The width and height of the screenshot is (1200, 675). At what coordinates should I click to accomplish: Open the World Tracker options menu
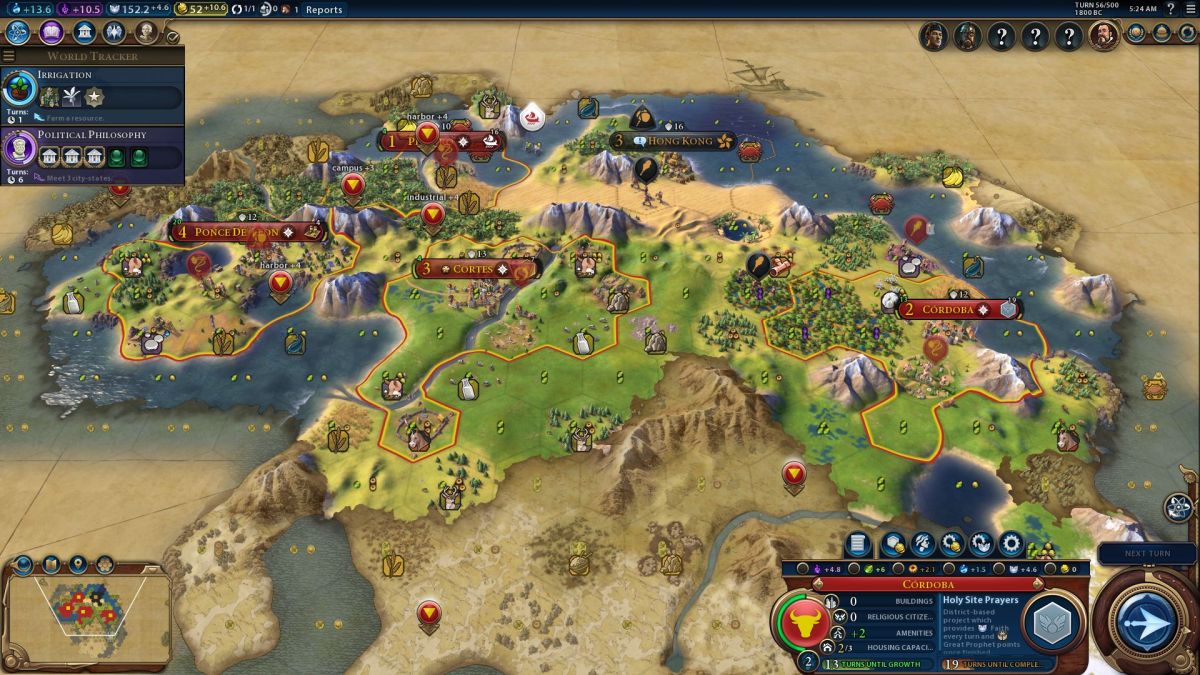click(x=9, y=56)
